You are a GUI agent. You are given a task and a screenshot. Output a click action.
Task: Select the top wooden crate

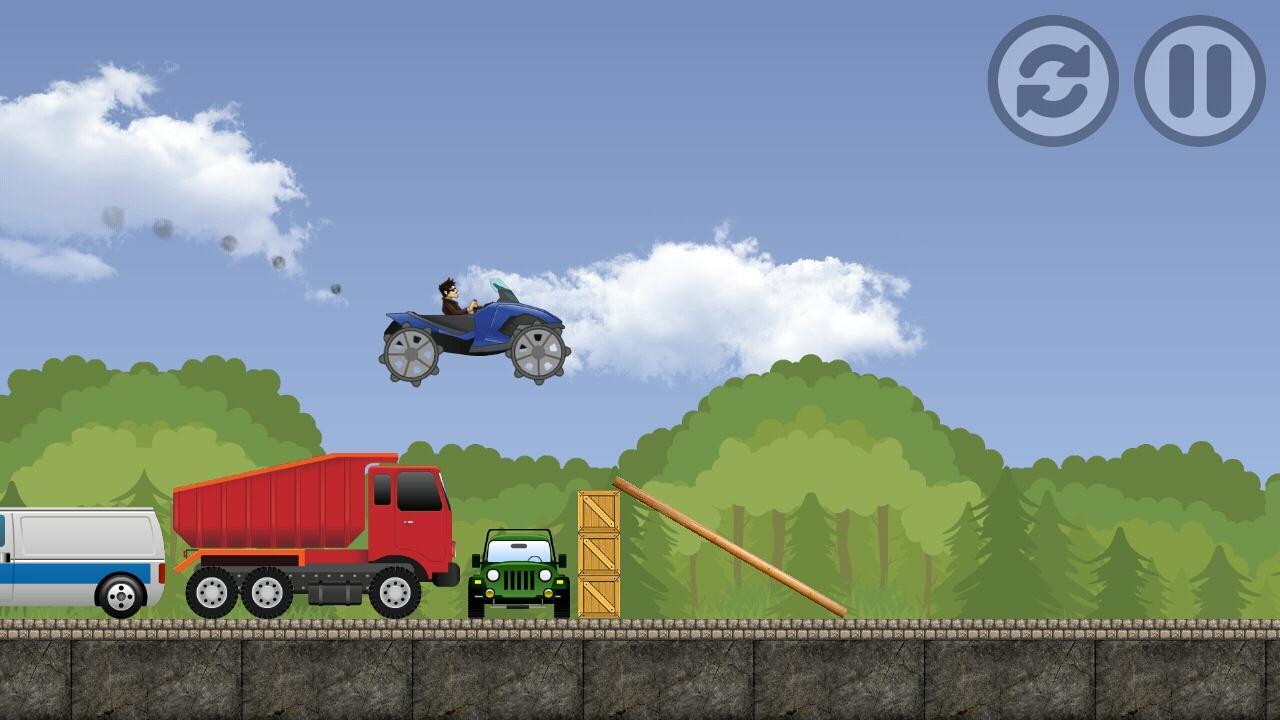pyautogui.click(x=598, y=512)
